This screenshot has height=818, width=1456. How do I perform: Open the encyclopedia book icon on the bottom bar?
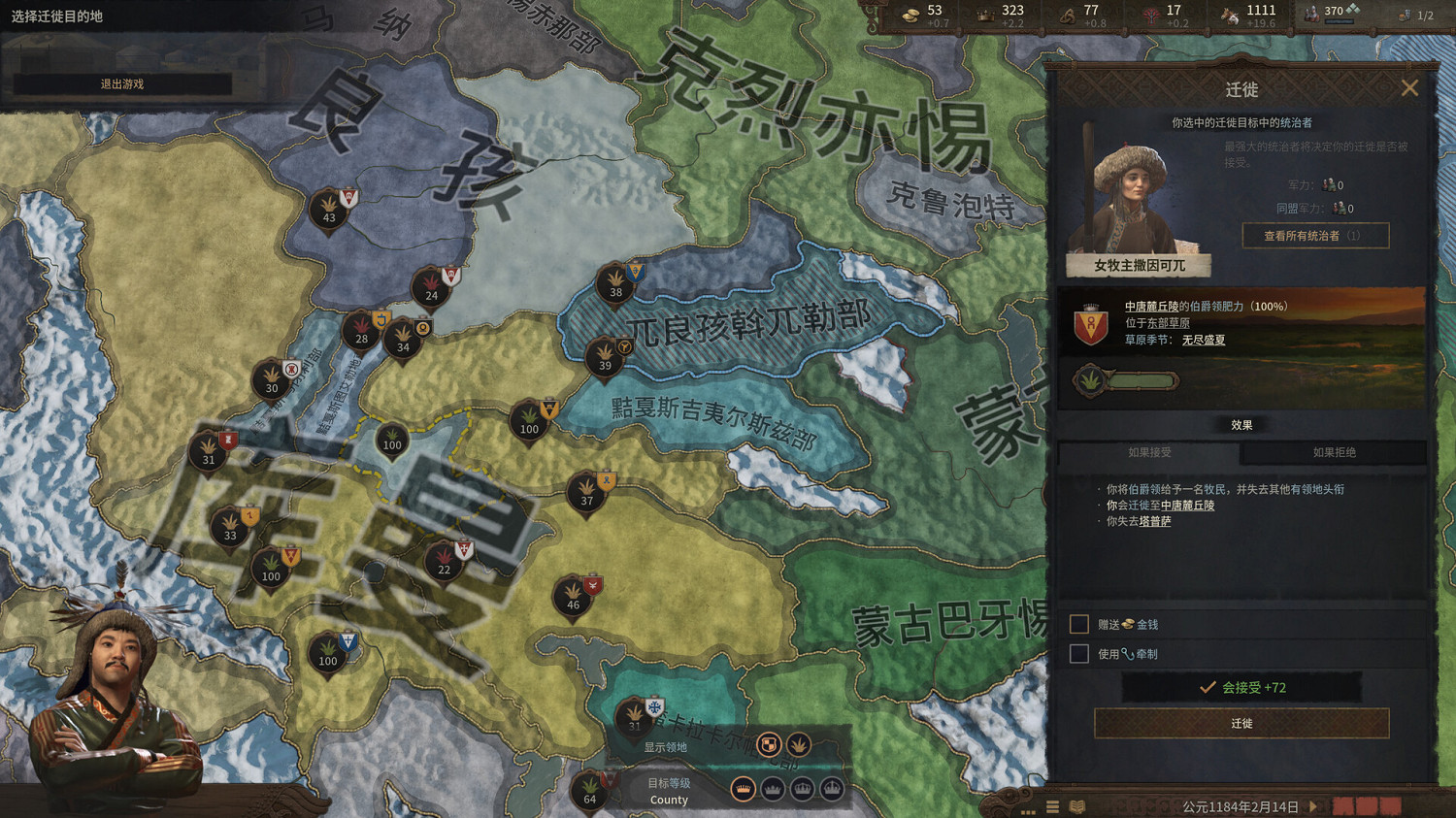[1077, 806]
